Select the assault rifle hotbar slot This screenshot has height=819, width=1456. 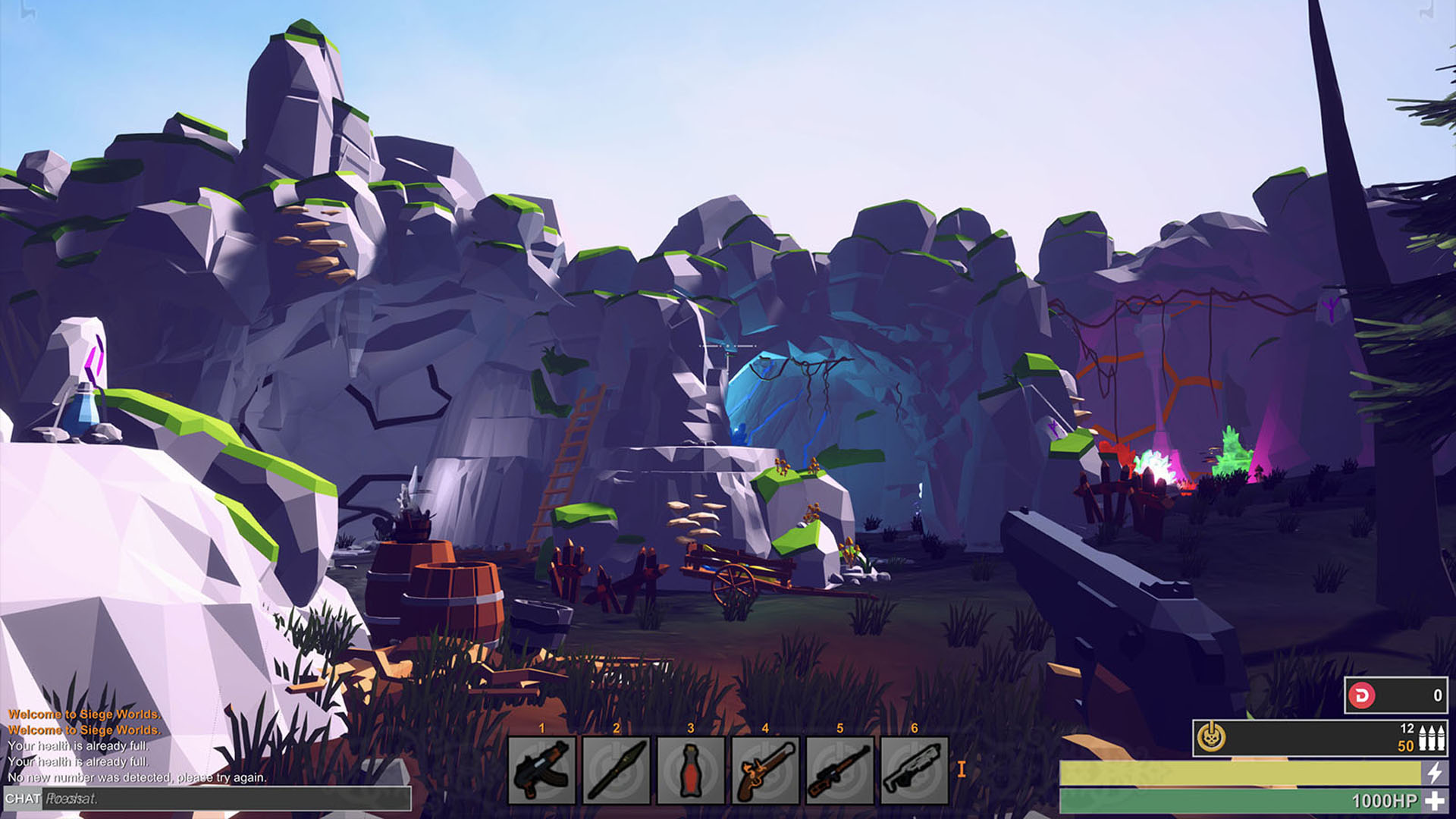coord(541,770)
